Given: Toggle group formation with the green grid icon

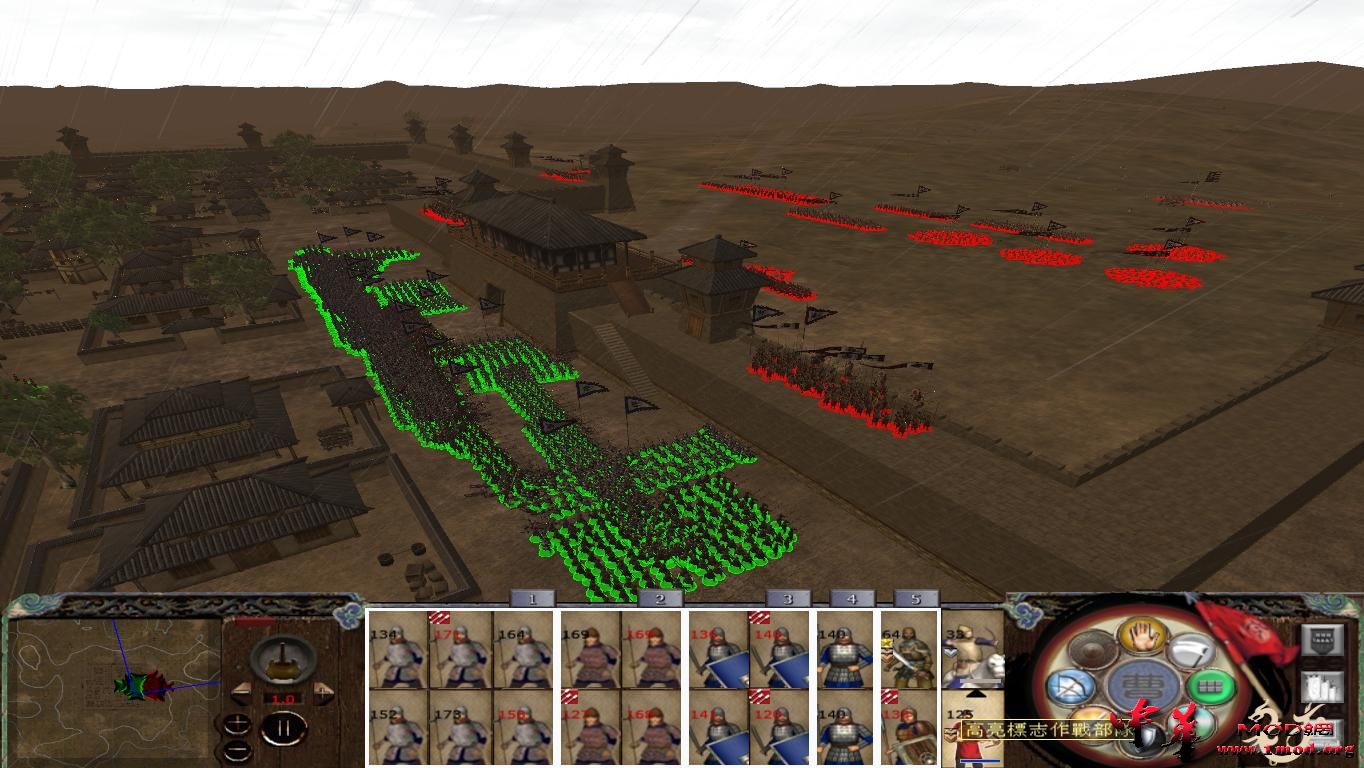Looking at the screenshot, I should [x=1211, y=686].
